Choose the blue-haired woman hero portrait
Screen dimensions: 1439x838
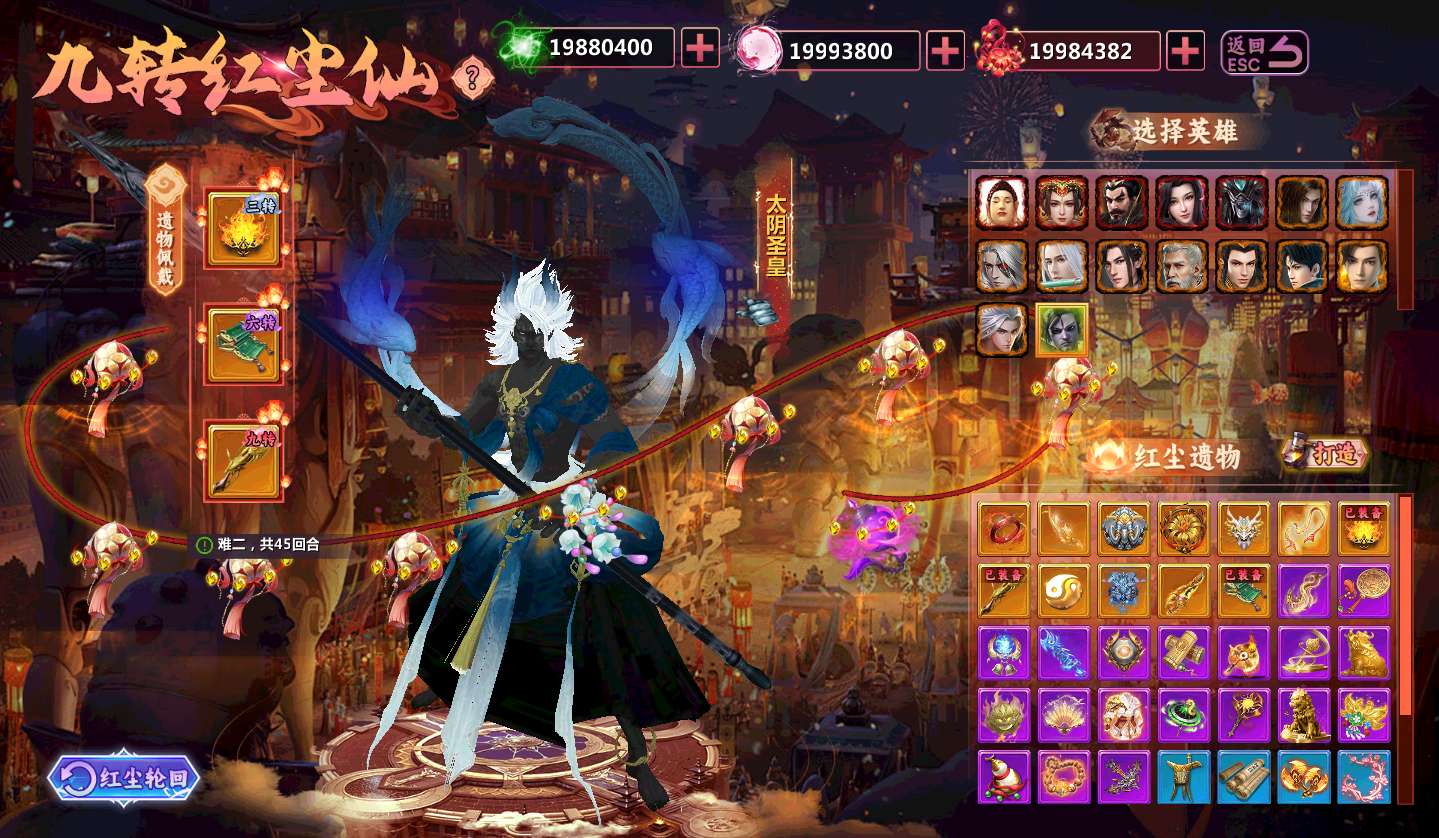pos(1362,203)
